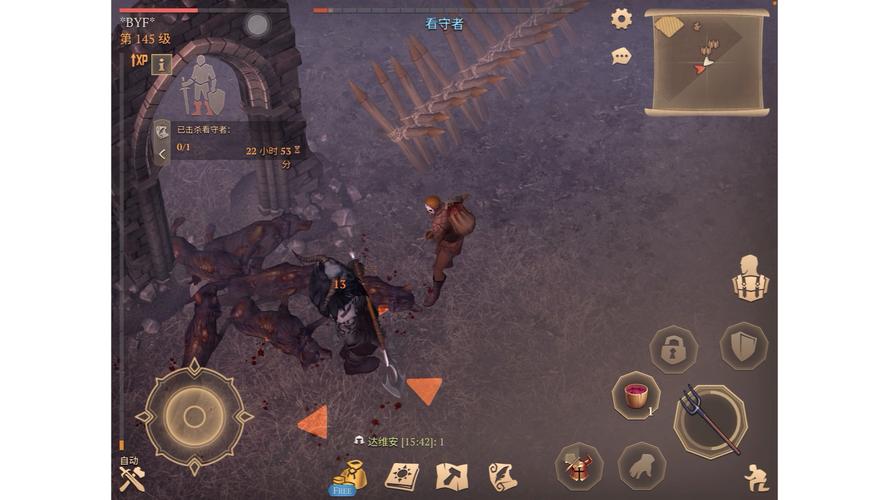Tap the hand interact button

642,466
